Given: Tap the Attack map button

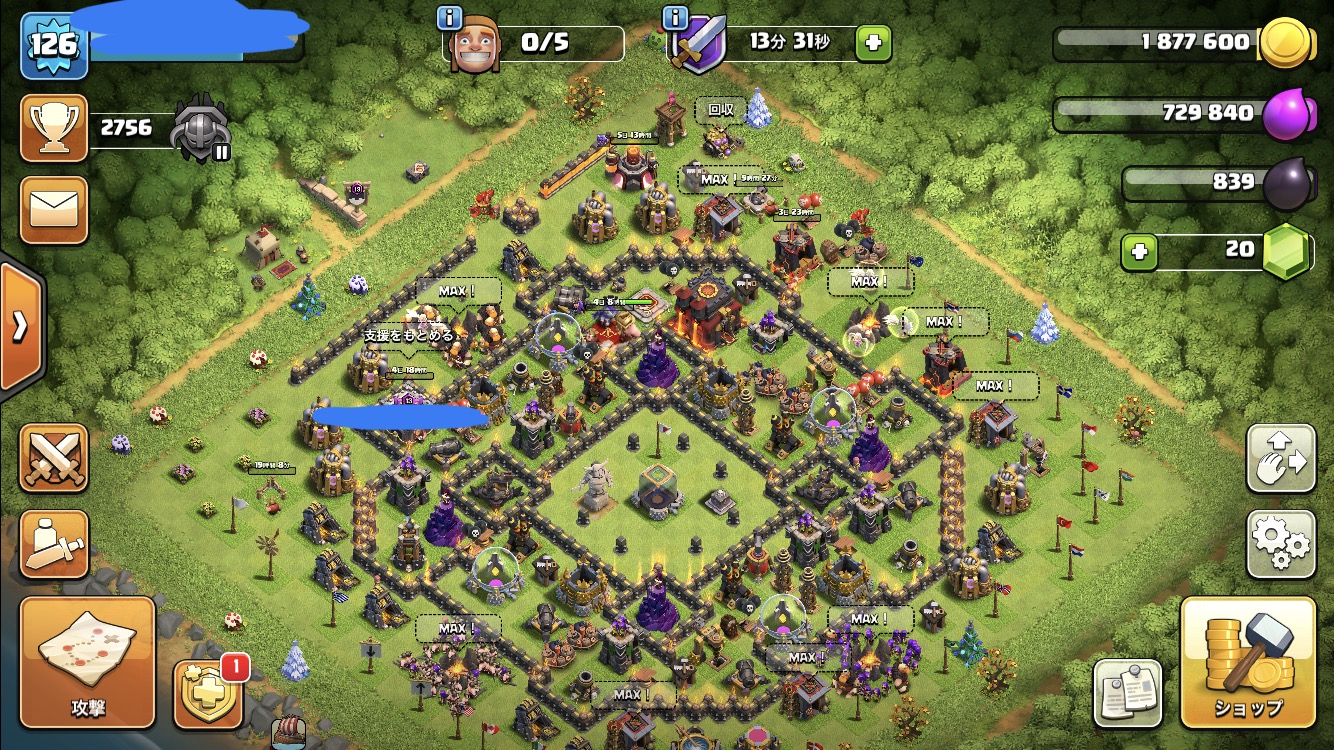Looking at the screenshot, I should [x=88, y=662].
